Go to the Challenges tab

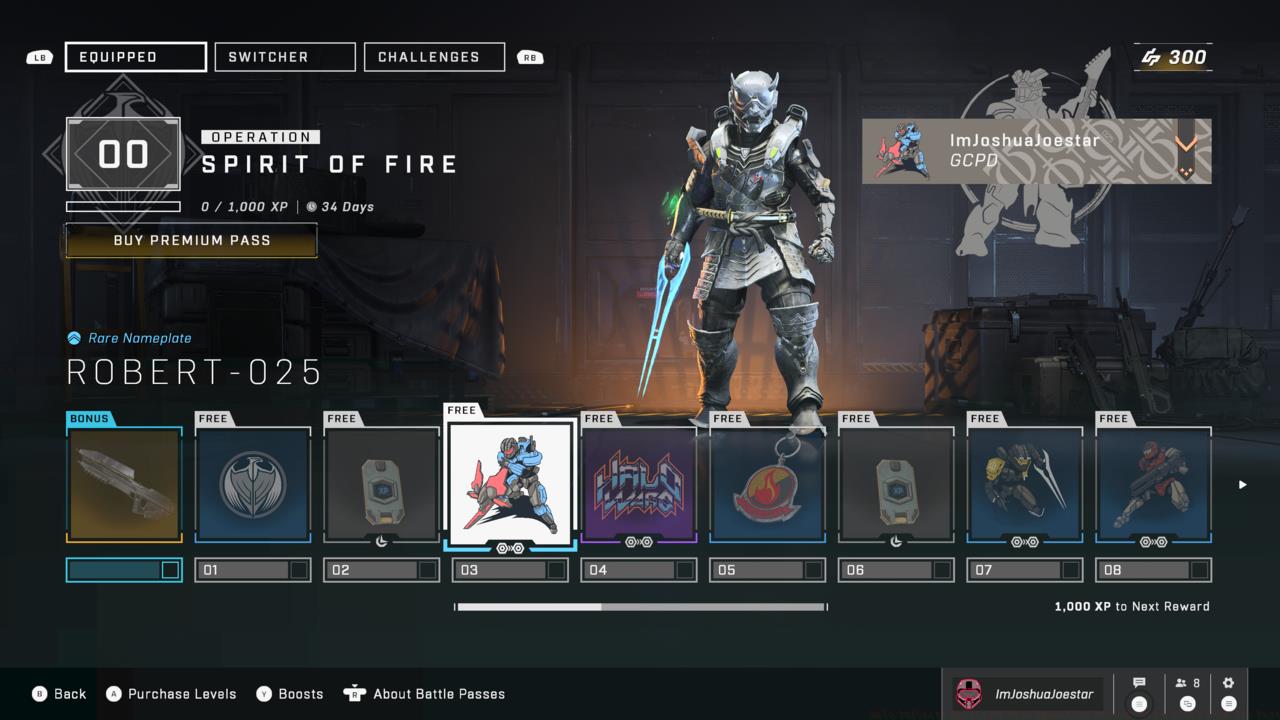[x=434, y=57]
